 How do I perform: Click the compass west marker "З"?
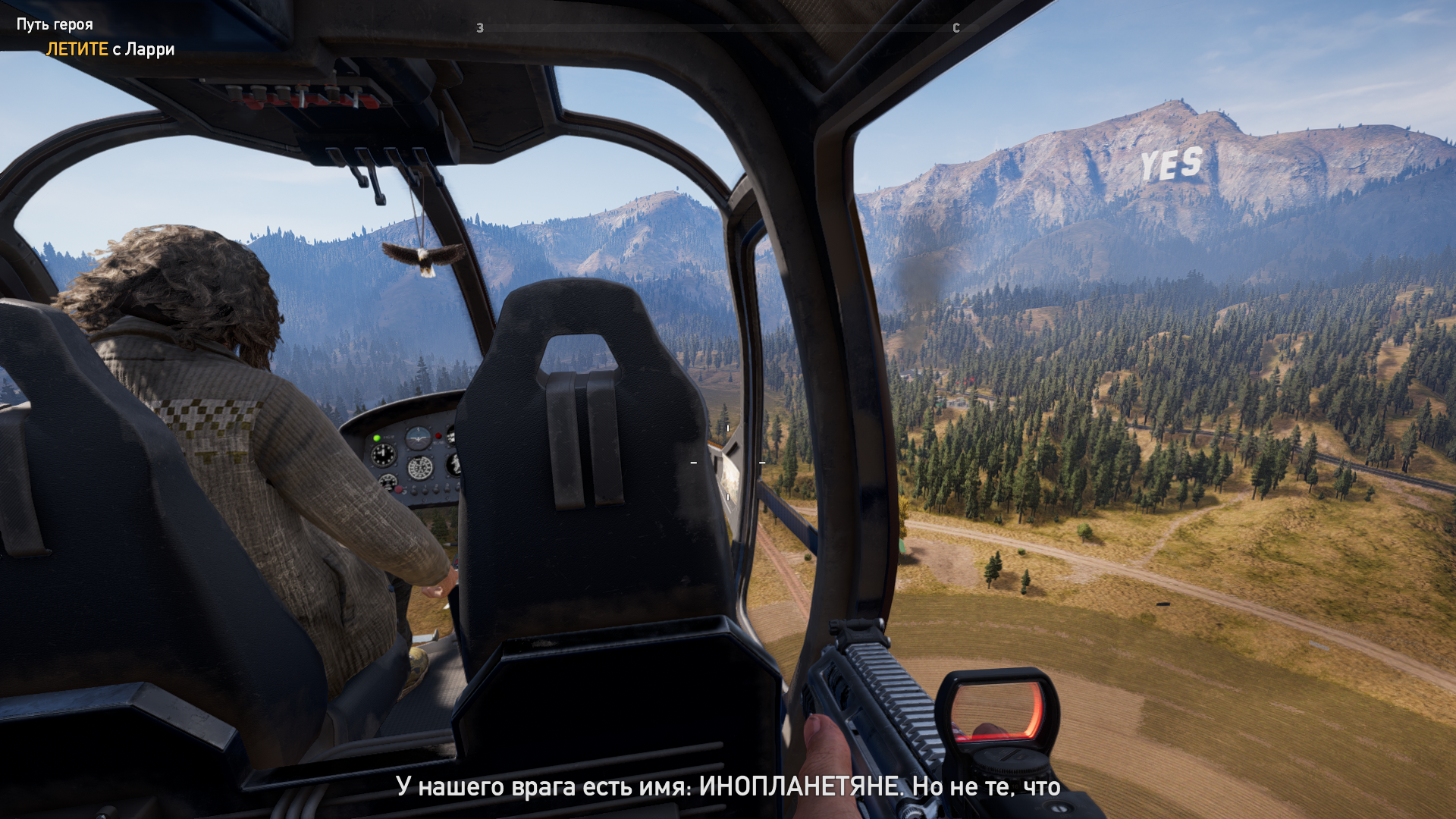(480, 28)
